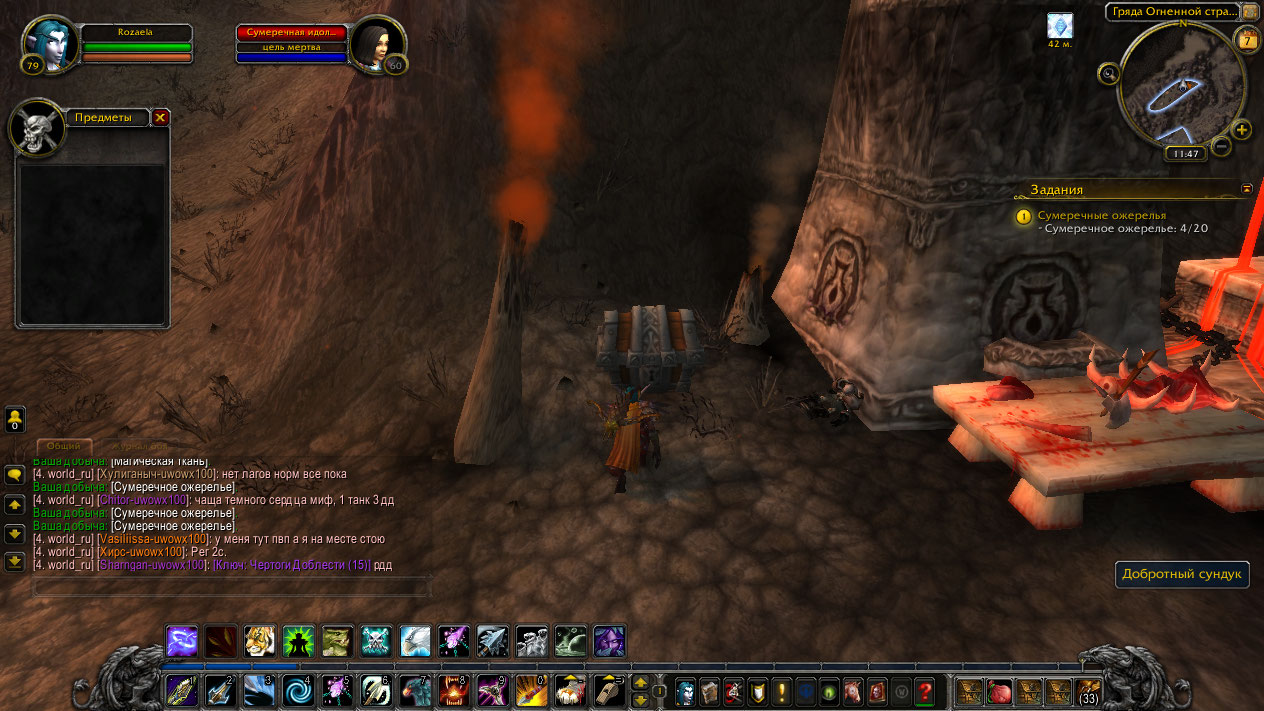
Task: Zoom out the minimap with minus button
Action: click(x=1221, y=147)
